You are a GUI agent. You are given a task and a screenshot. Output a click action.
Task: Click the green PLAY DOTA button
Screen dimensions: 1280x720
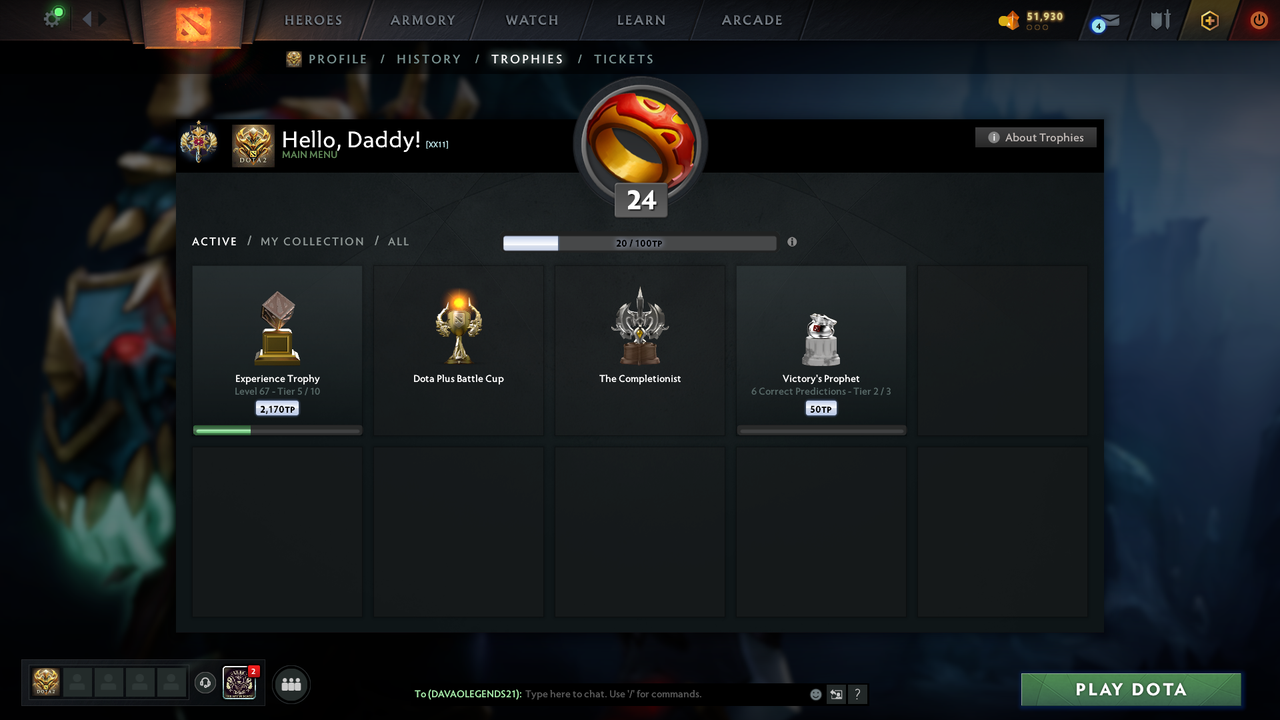pyautogui.click(x=1130, y=689)
